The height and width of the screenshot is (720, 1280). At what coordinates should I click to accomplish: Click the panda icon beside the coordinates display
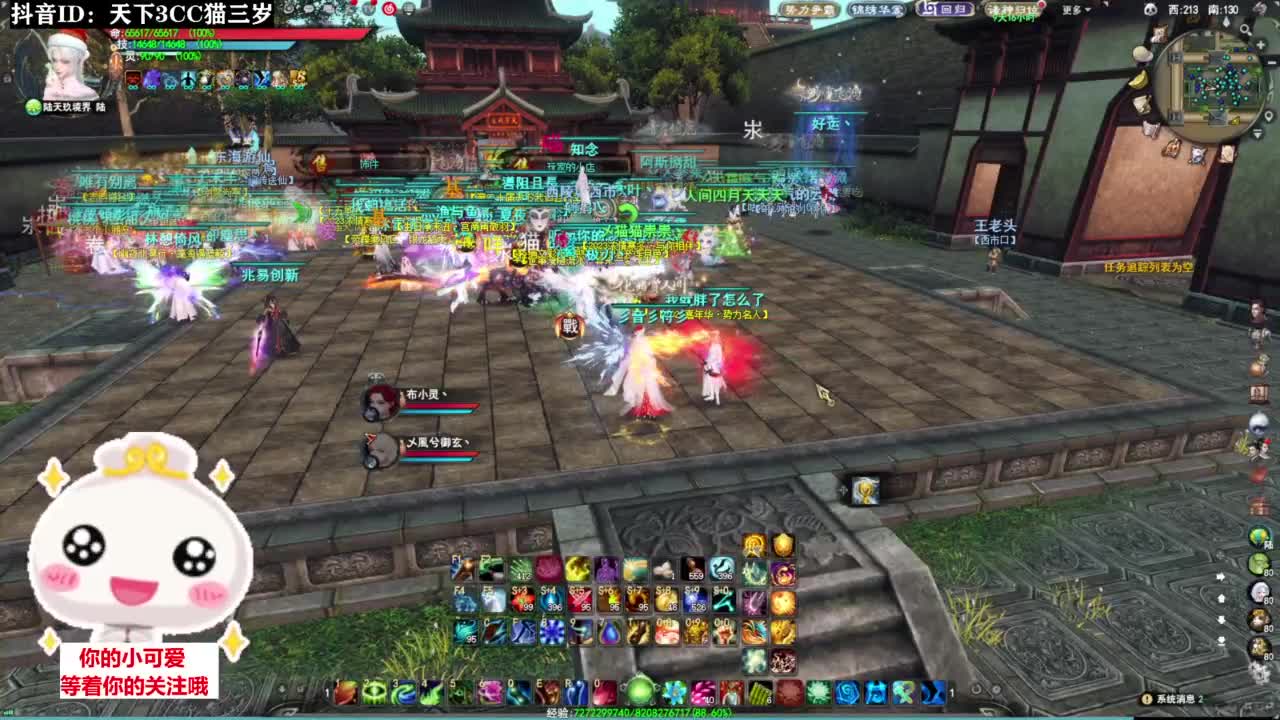tap(1151, 10)
